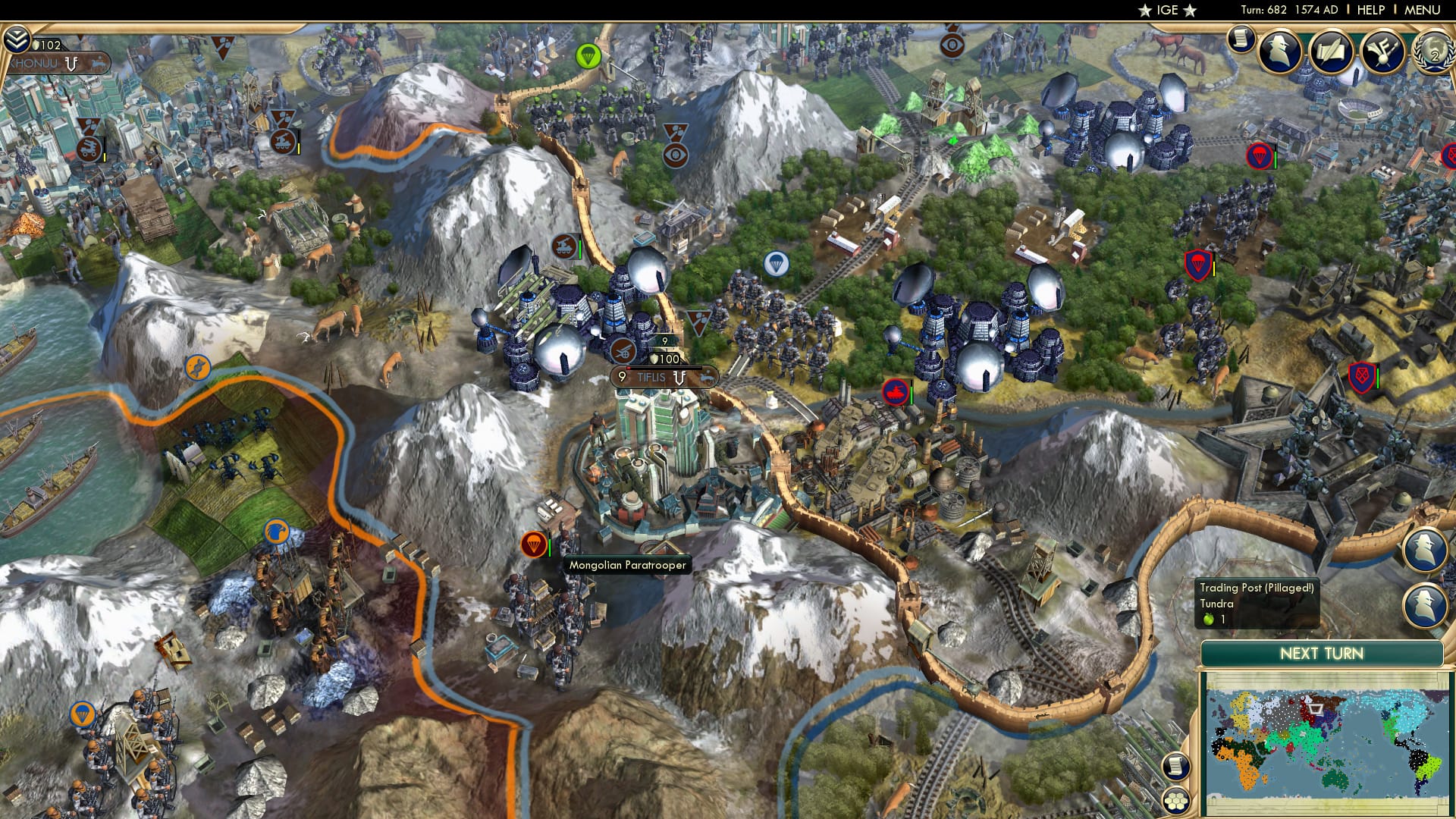1456x819 pixels.
Task: Click HELP in the top menu bar
Action: (x=1371, y=9)
